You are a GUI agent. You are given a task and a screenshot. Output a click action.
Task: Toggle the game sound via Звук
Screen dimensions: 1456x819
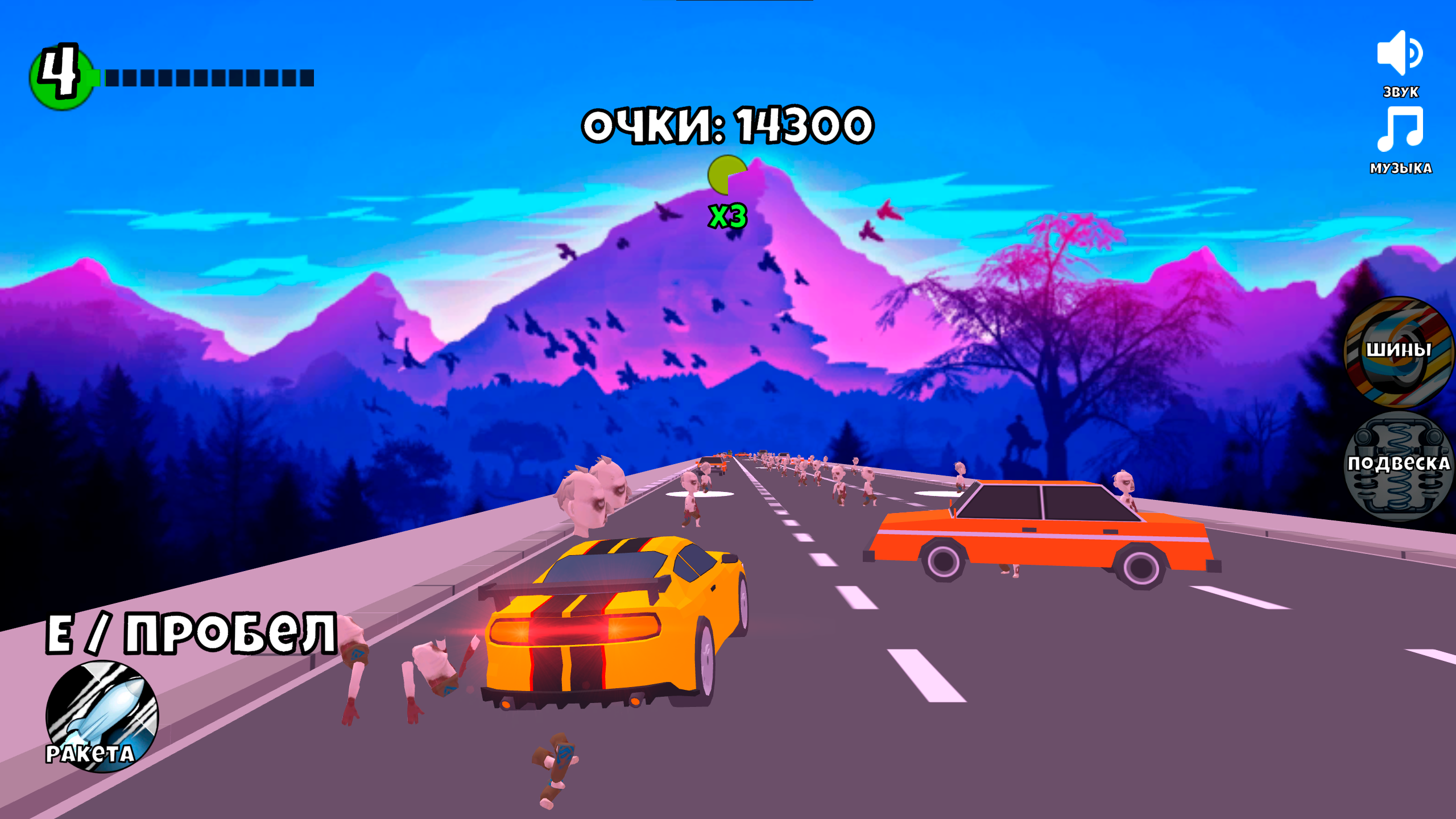point(1400,91)
